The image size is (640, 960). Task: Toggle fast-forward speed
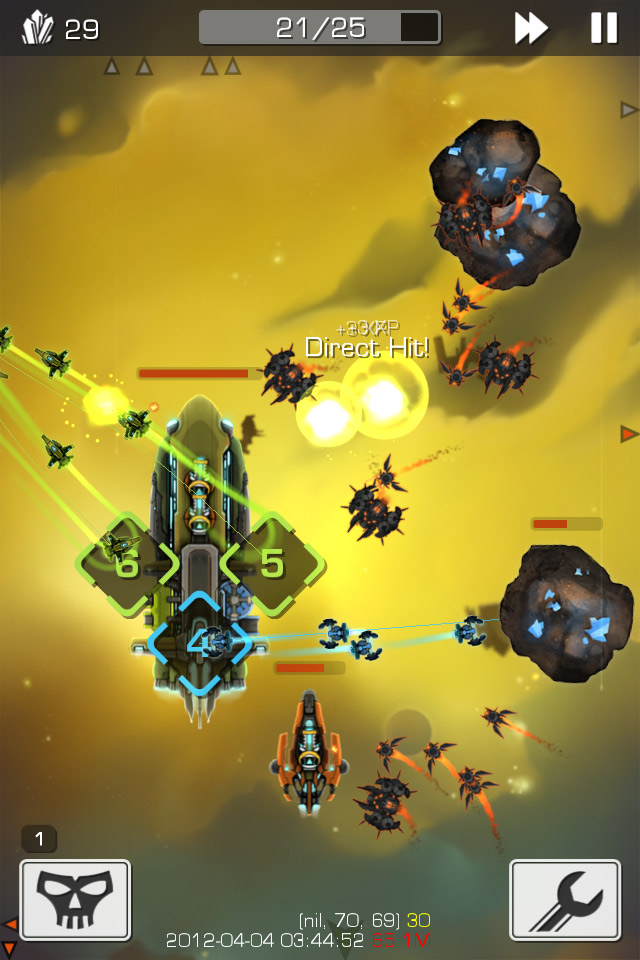pos(531,28)
